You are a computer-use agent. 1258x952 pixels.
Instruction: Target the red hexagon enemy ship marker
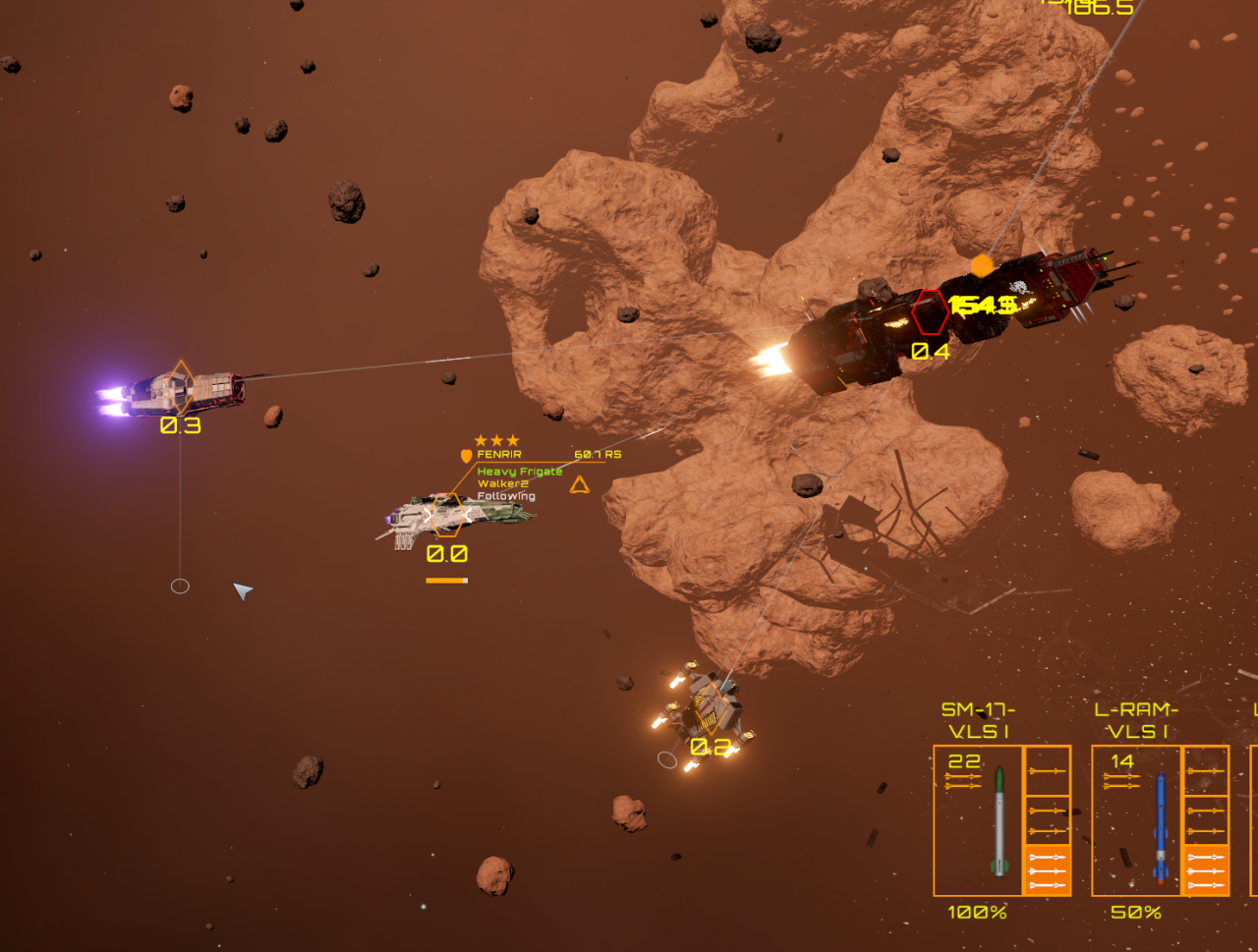[x=929, y=313]
